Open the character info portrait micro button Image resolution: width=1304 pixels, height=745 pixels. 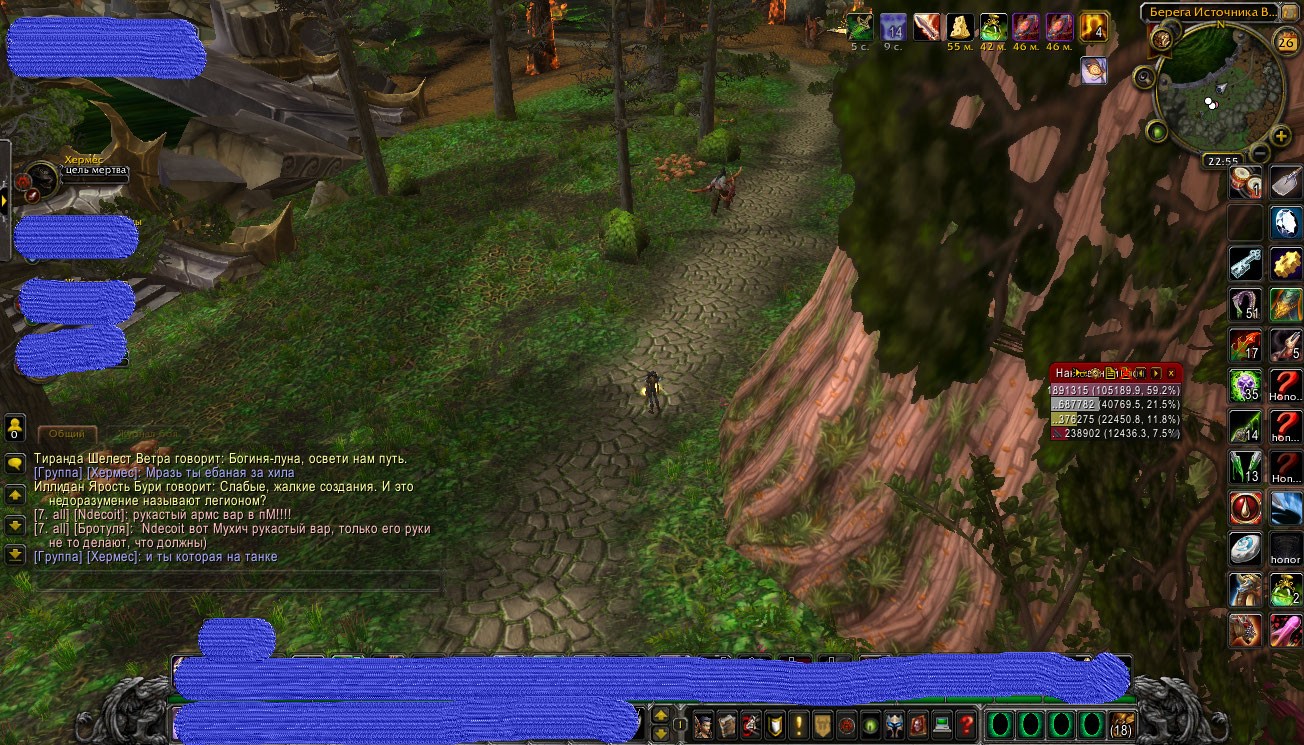point(704,723)
